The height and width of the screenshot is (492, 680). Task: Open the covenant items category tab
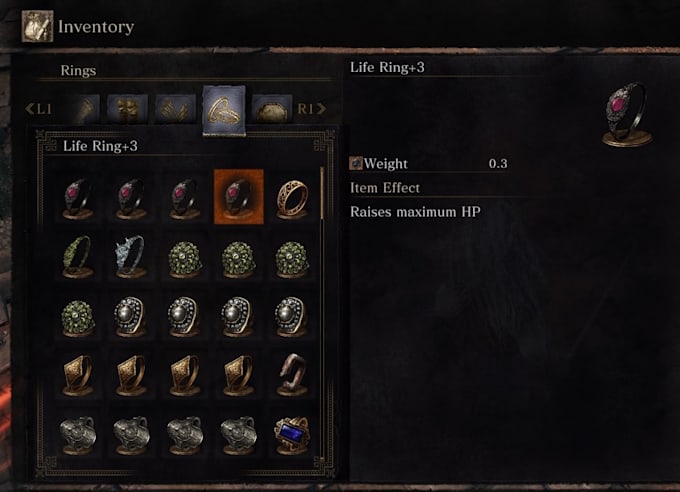271,108
